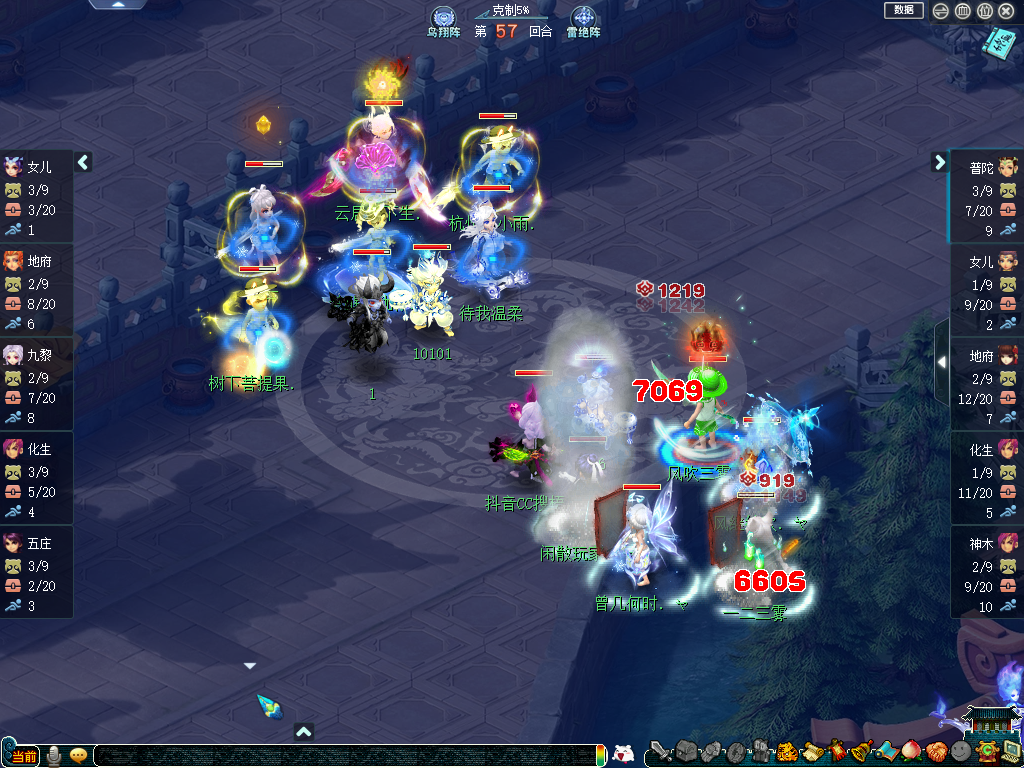The image size is (1024, 768).
Task: Open the sword icon in bottom toolbar
Action: coord(660,752)
